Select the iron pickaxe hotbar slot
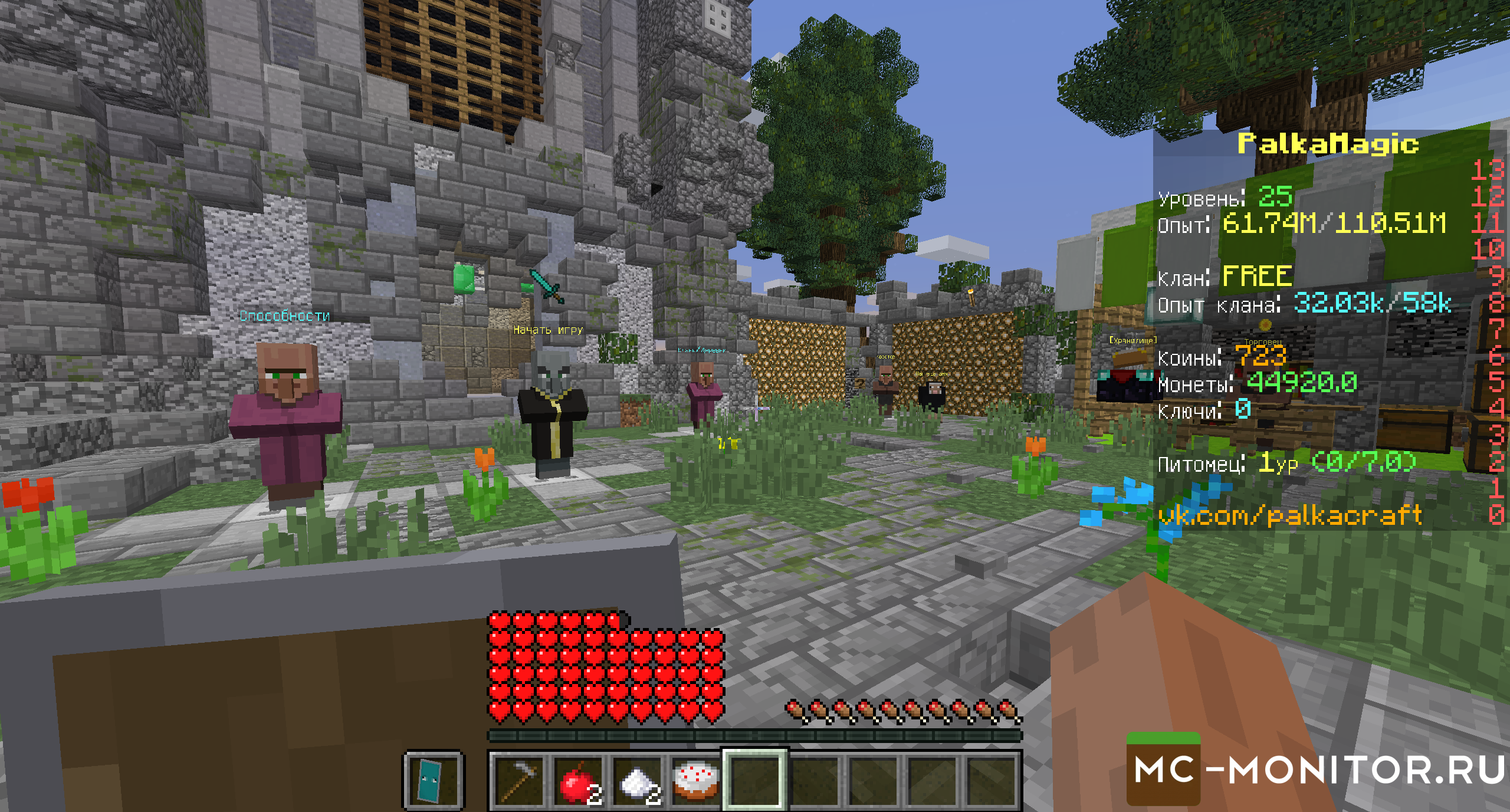Image resolution: width=1510 pixels, height=812 pixels. (x=517, y=781)
